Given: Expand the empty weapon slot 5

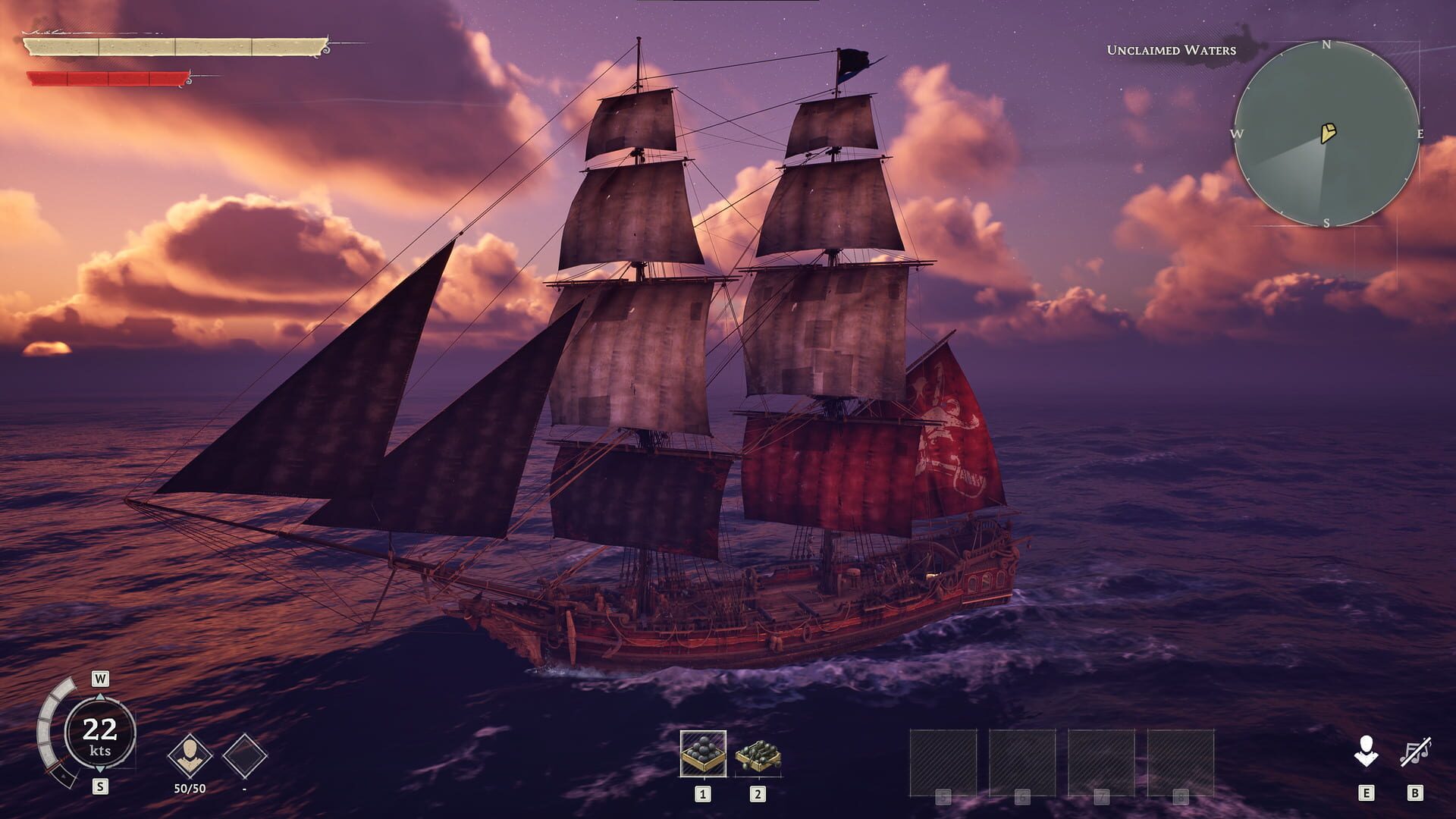Looking at the screenshot, I should coord(943,761).
